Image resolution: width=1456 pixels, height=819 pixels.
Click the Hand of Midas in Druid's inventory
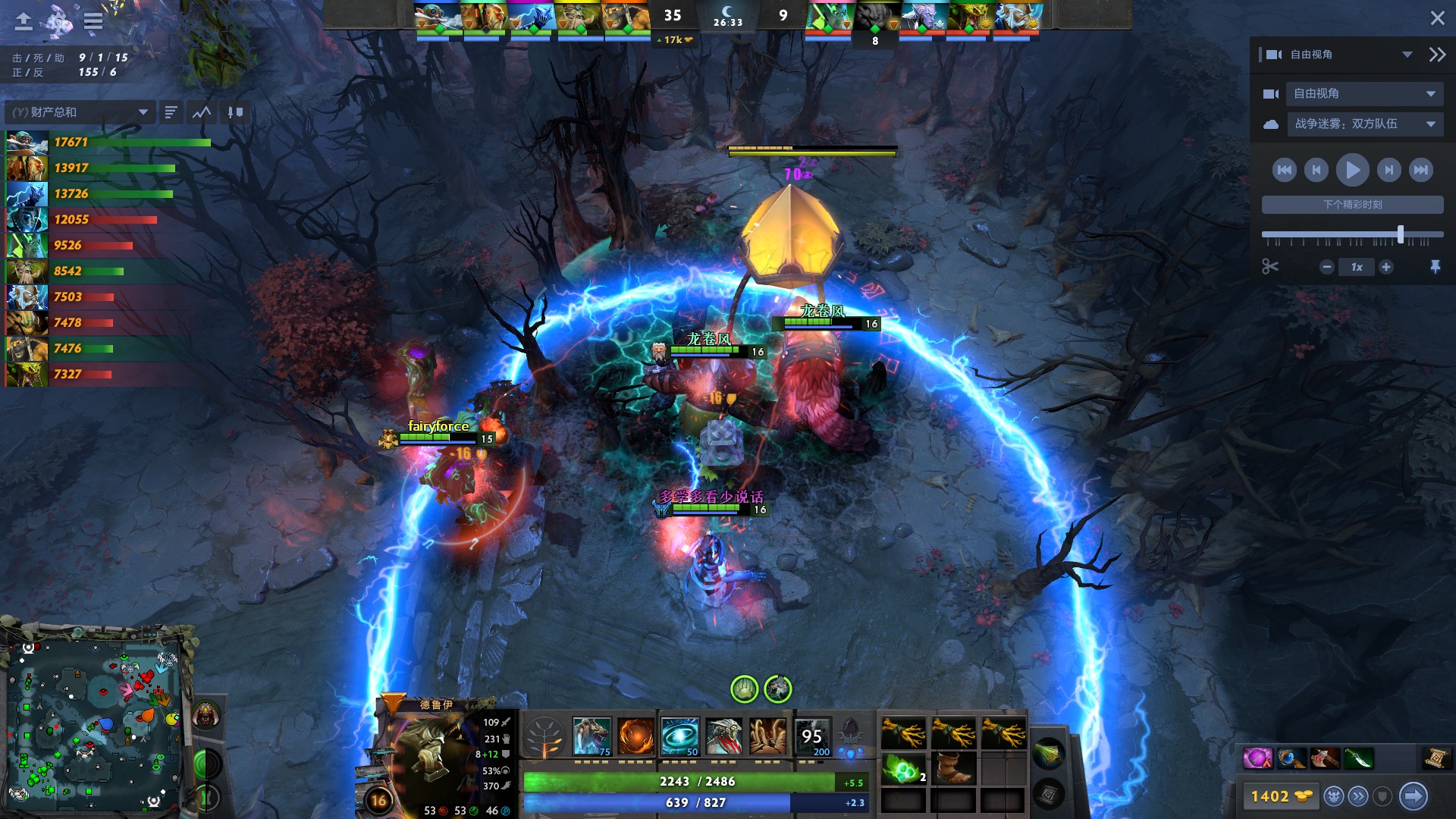point(904,733)
